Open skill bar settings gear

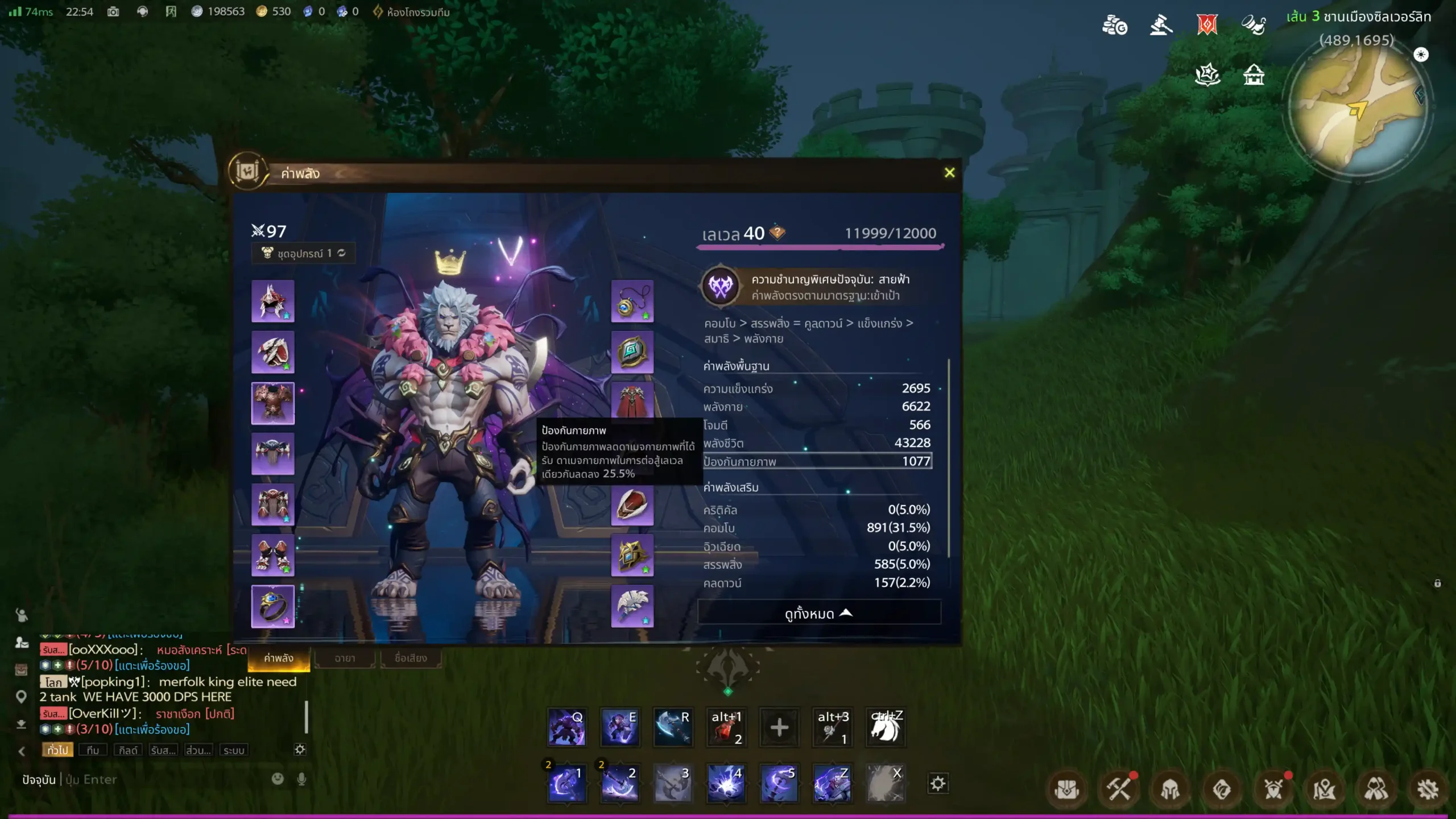[x=938, y=783]
